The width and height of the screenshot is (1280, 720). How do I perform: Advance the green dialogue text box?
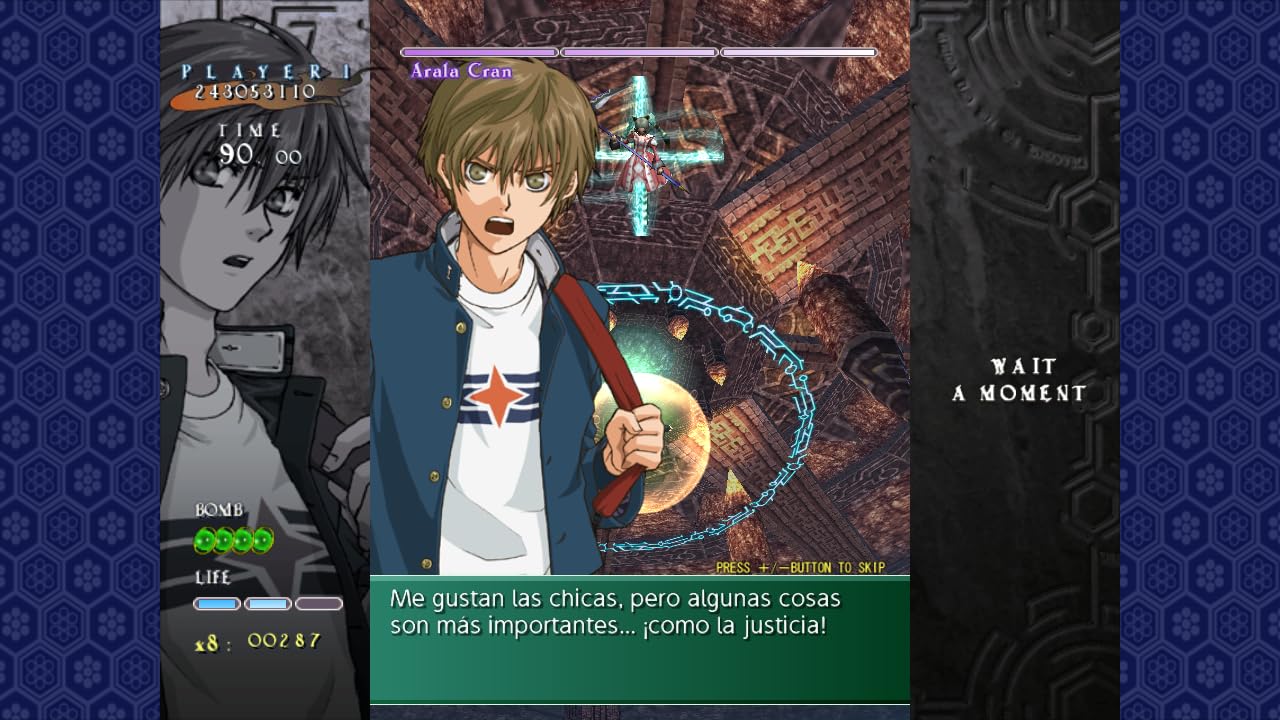click(x=639, y=639)
